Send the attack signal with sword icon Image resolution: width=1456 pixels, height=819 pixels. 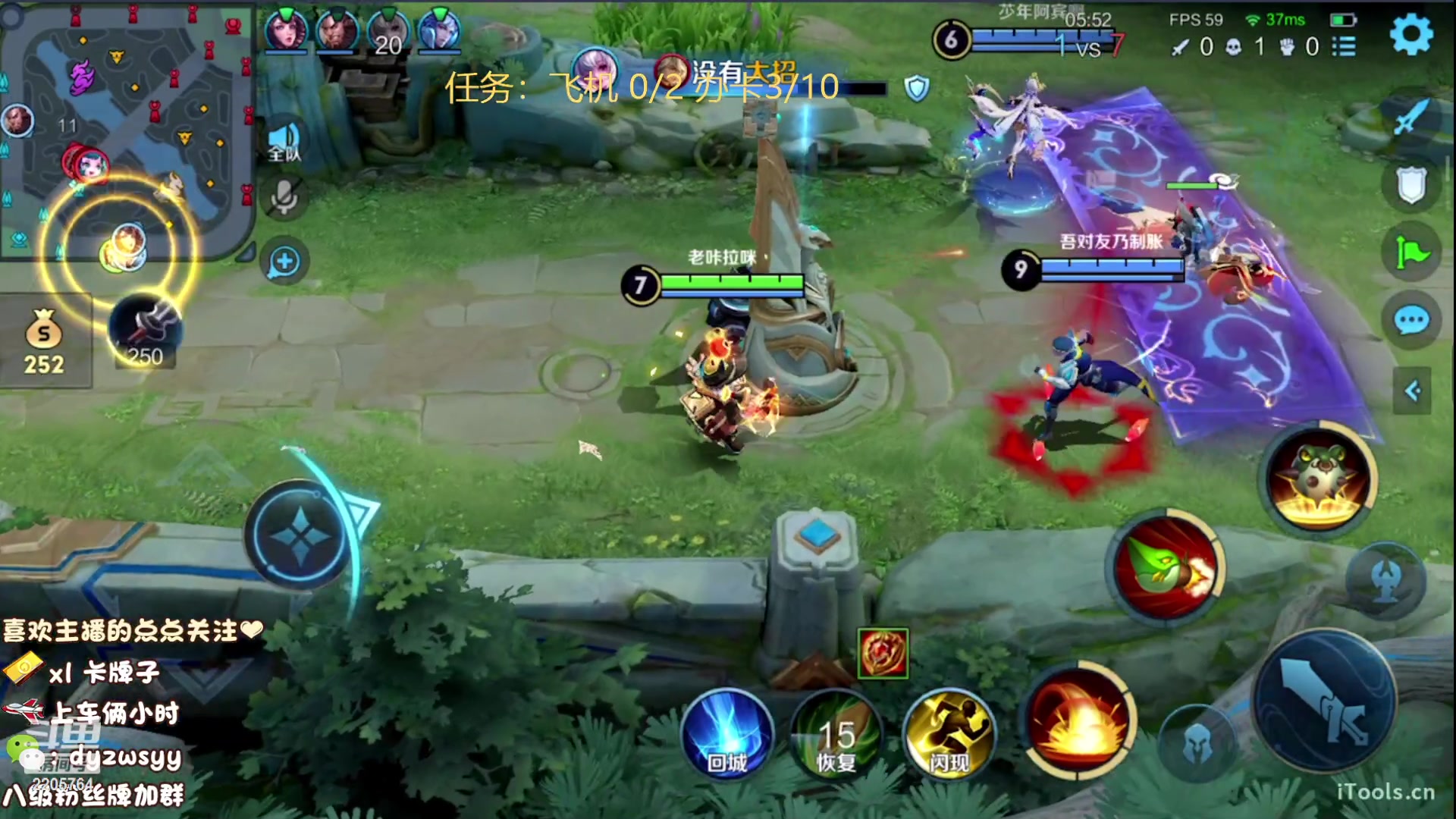(x=1411, y=118)
